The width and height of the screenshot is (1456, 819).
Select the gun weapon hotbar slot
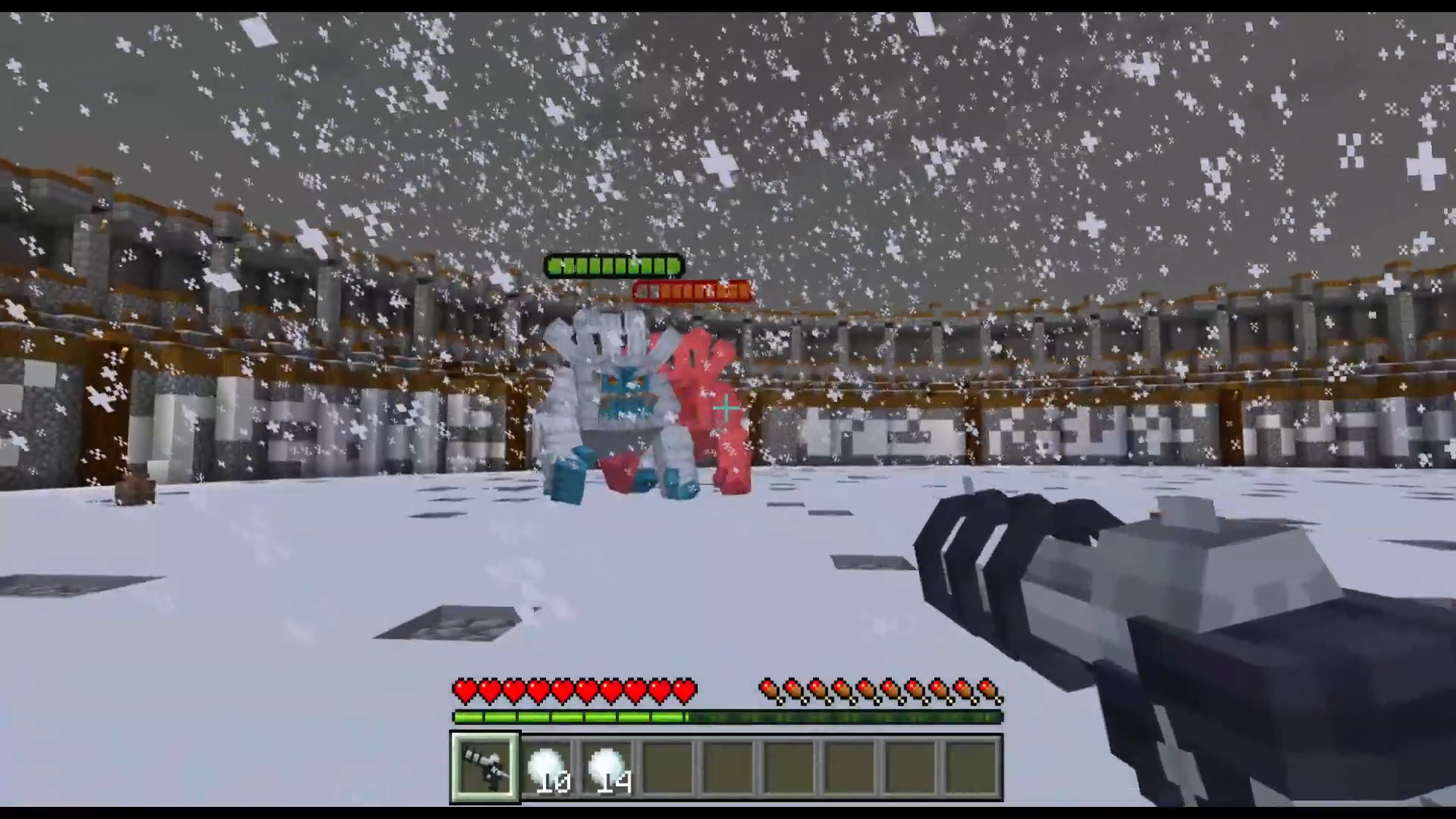(485, 767)
